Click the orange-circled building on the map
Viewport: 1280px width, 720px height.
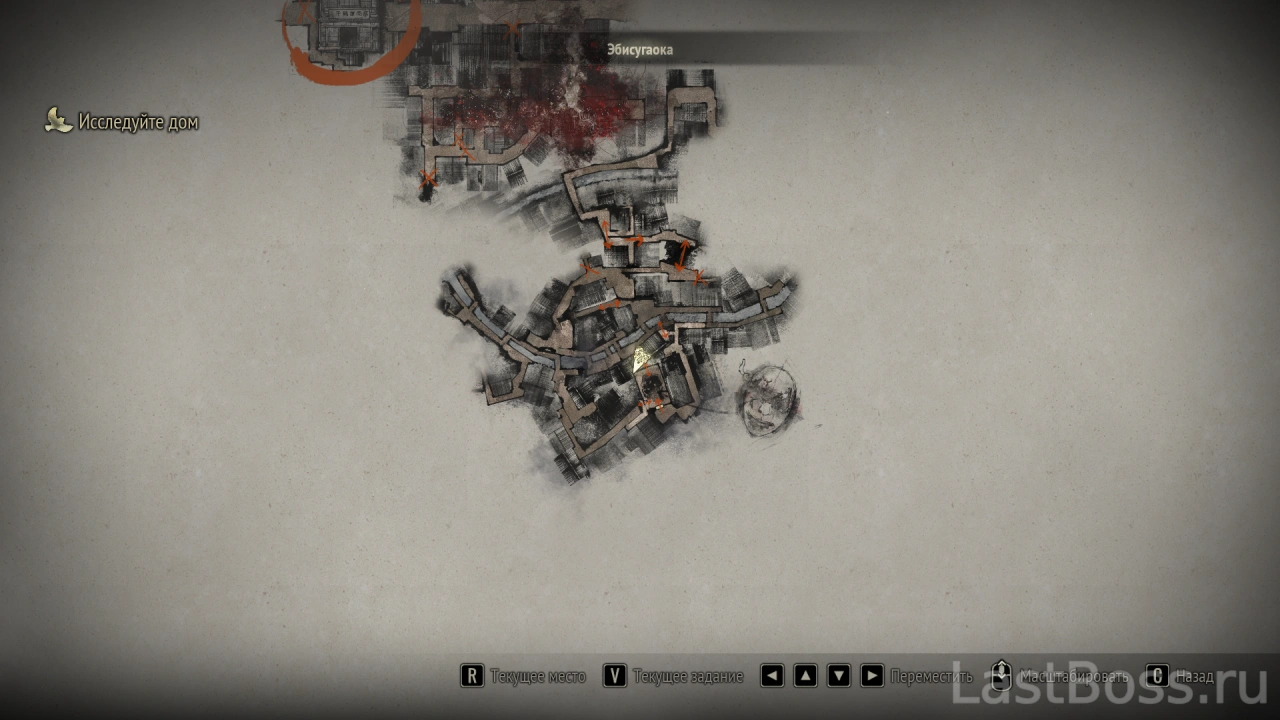pyautogui.click(x=346, y=32)
